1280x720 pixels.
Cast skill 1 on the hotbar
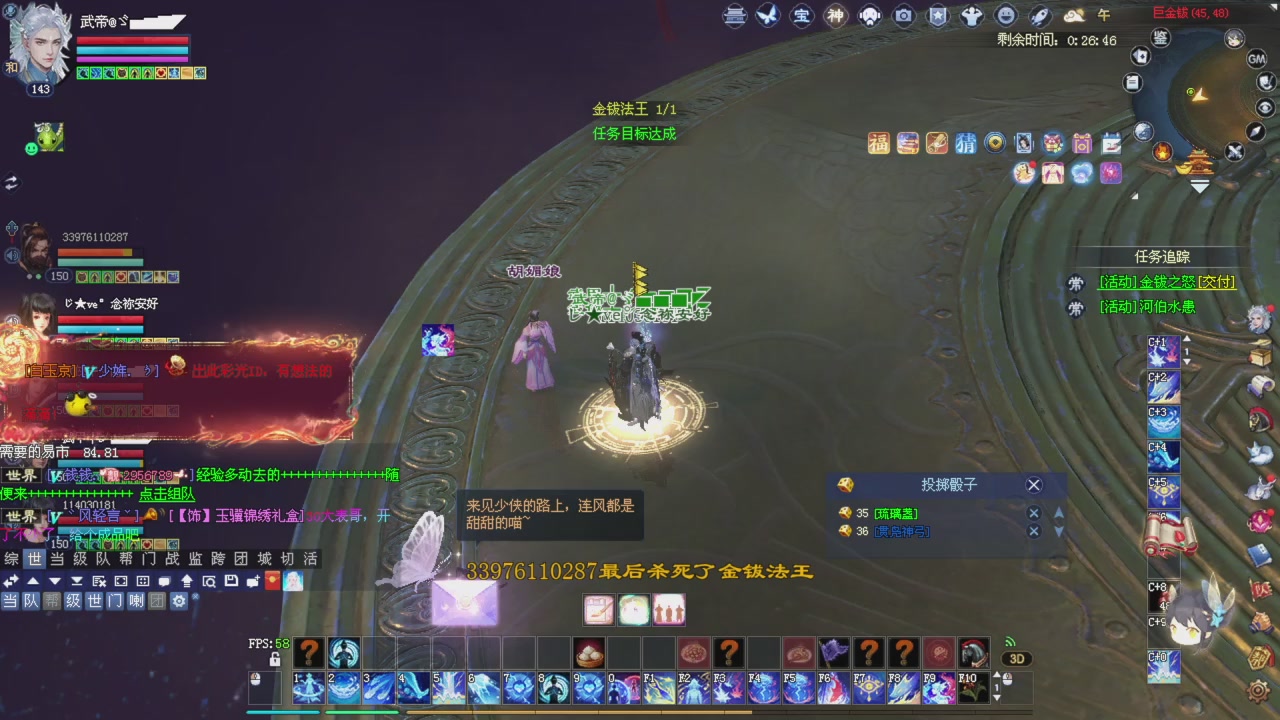tap(308, 688)
